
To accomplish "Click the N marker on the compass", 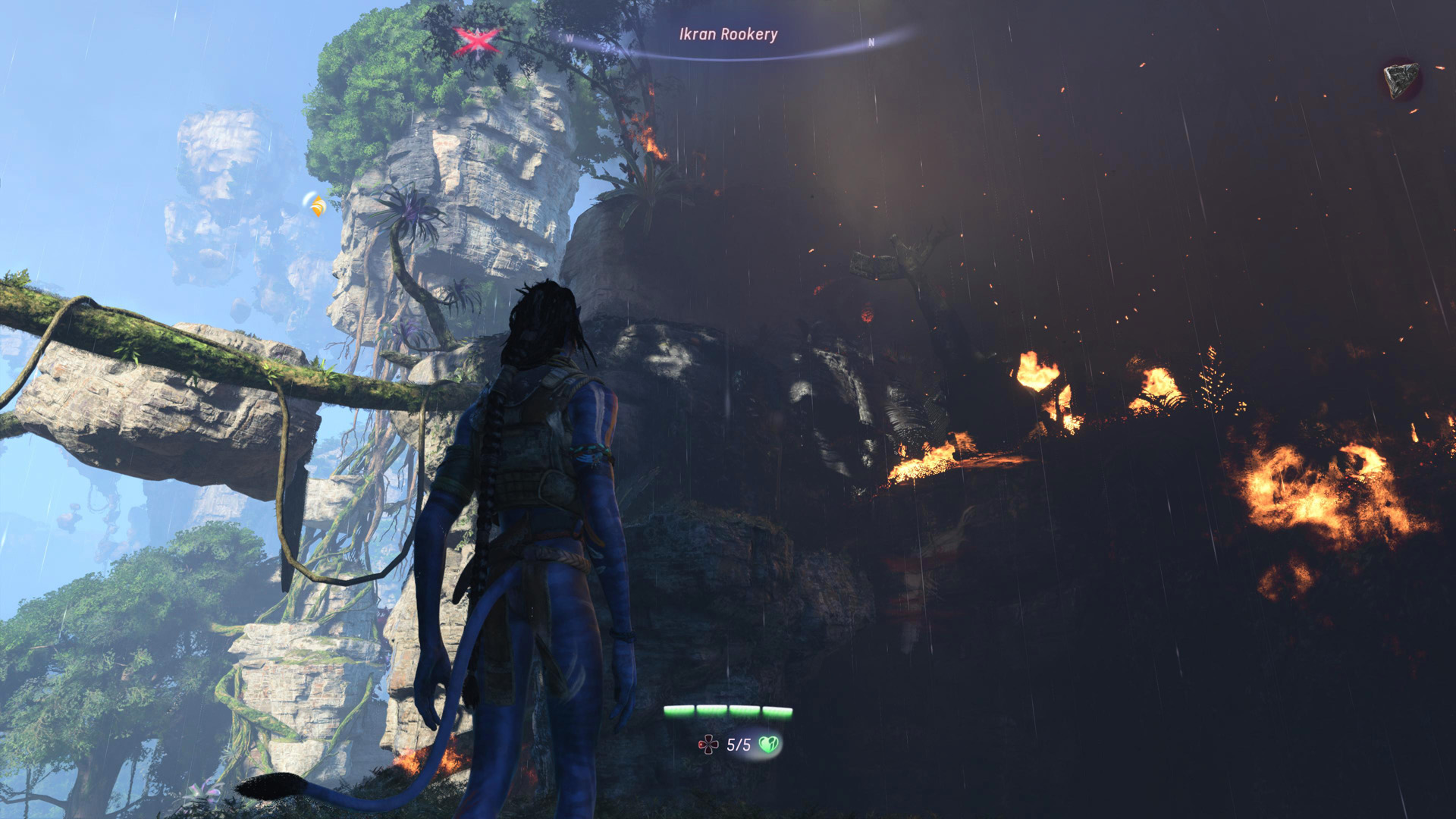I will (x=871, y=42).
